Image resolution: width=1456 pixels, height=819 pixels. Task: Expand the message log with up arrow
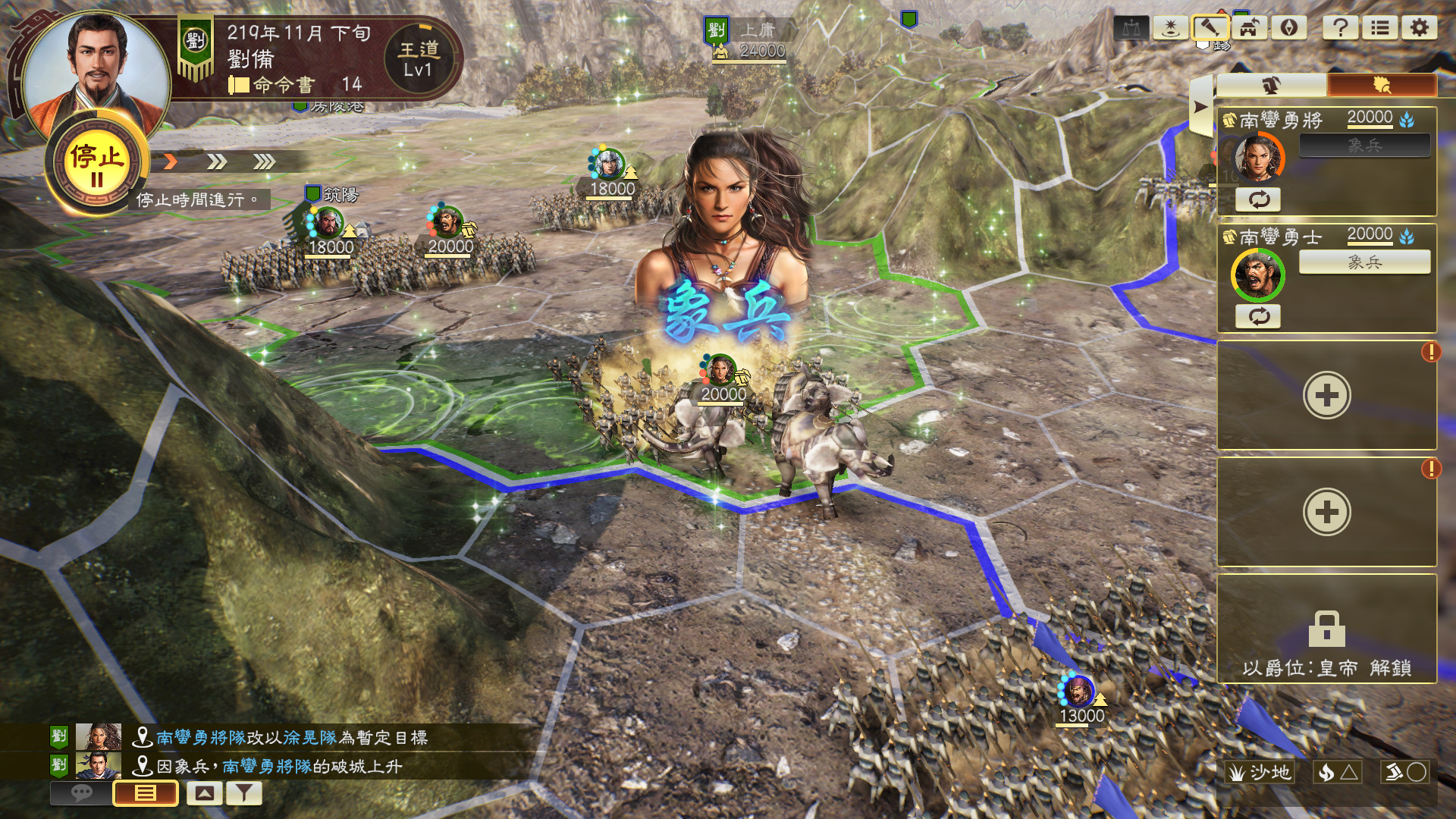click(x=204, y=793)
